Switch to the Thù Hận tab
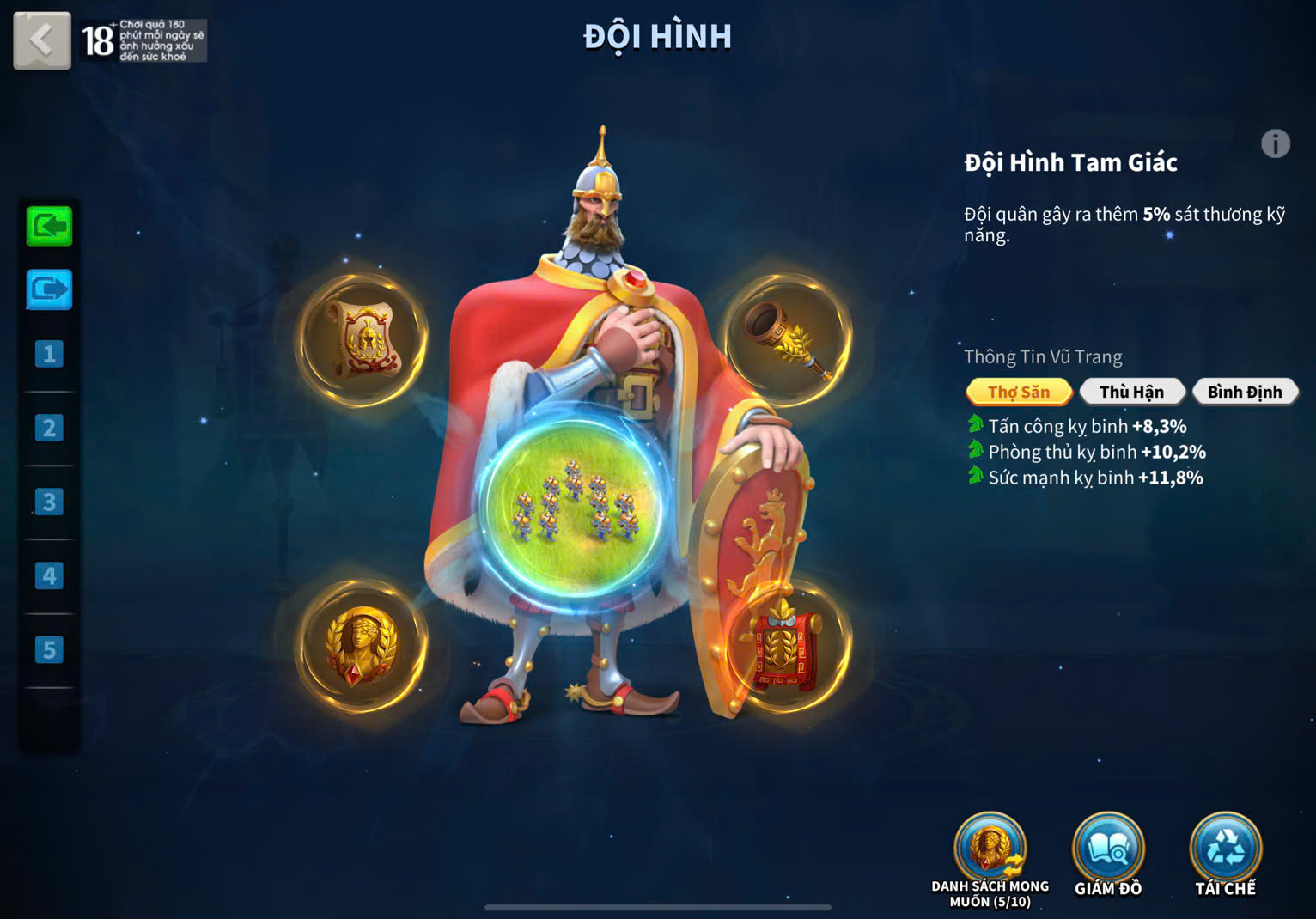This screenshot has width=1316, height=919. point(1131,392)
